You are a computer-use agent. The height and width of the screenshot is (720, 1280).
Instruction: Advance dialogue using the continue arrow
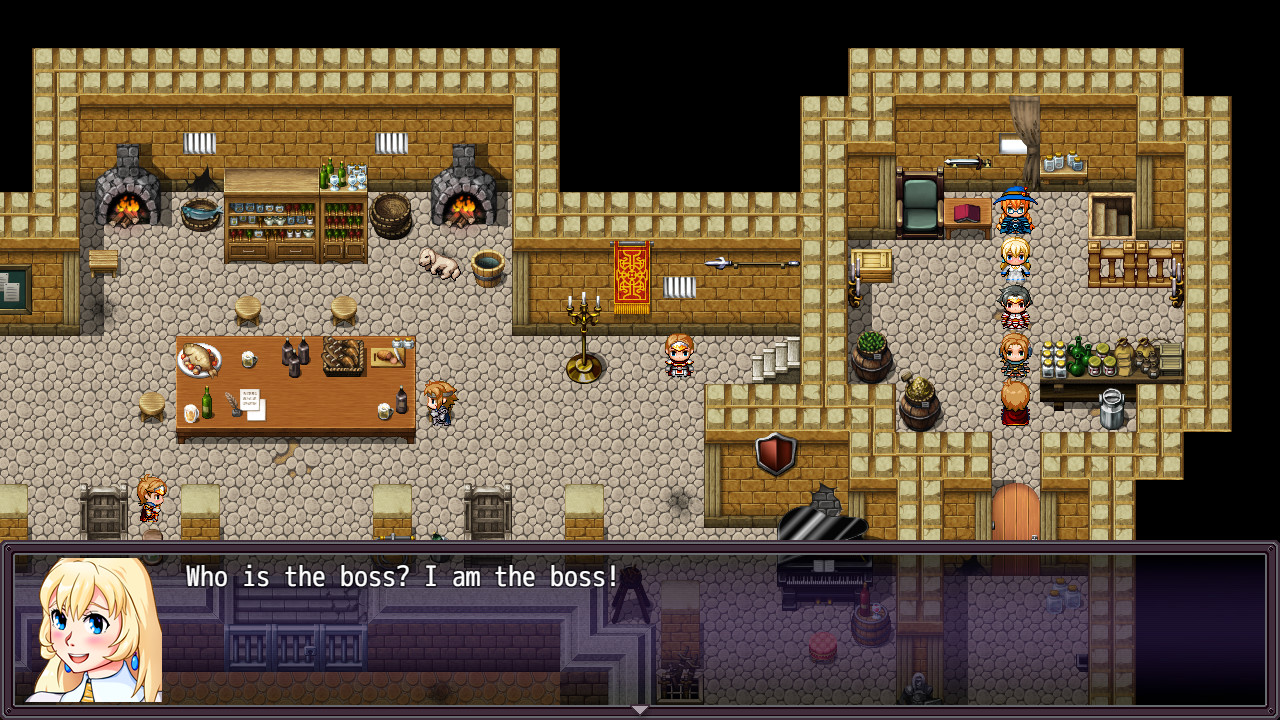pyautogui.click(x=640, y=708)
